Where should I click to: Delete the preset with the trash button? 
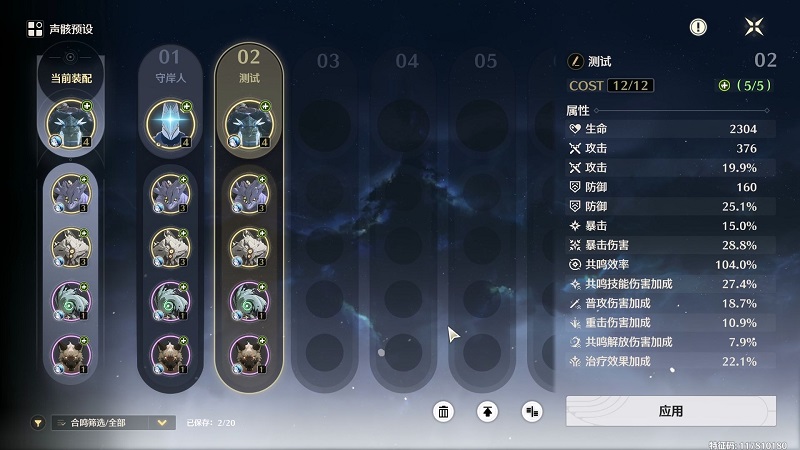click(444, 411)
